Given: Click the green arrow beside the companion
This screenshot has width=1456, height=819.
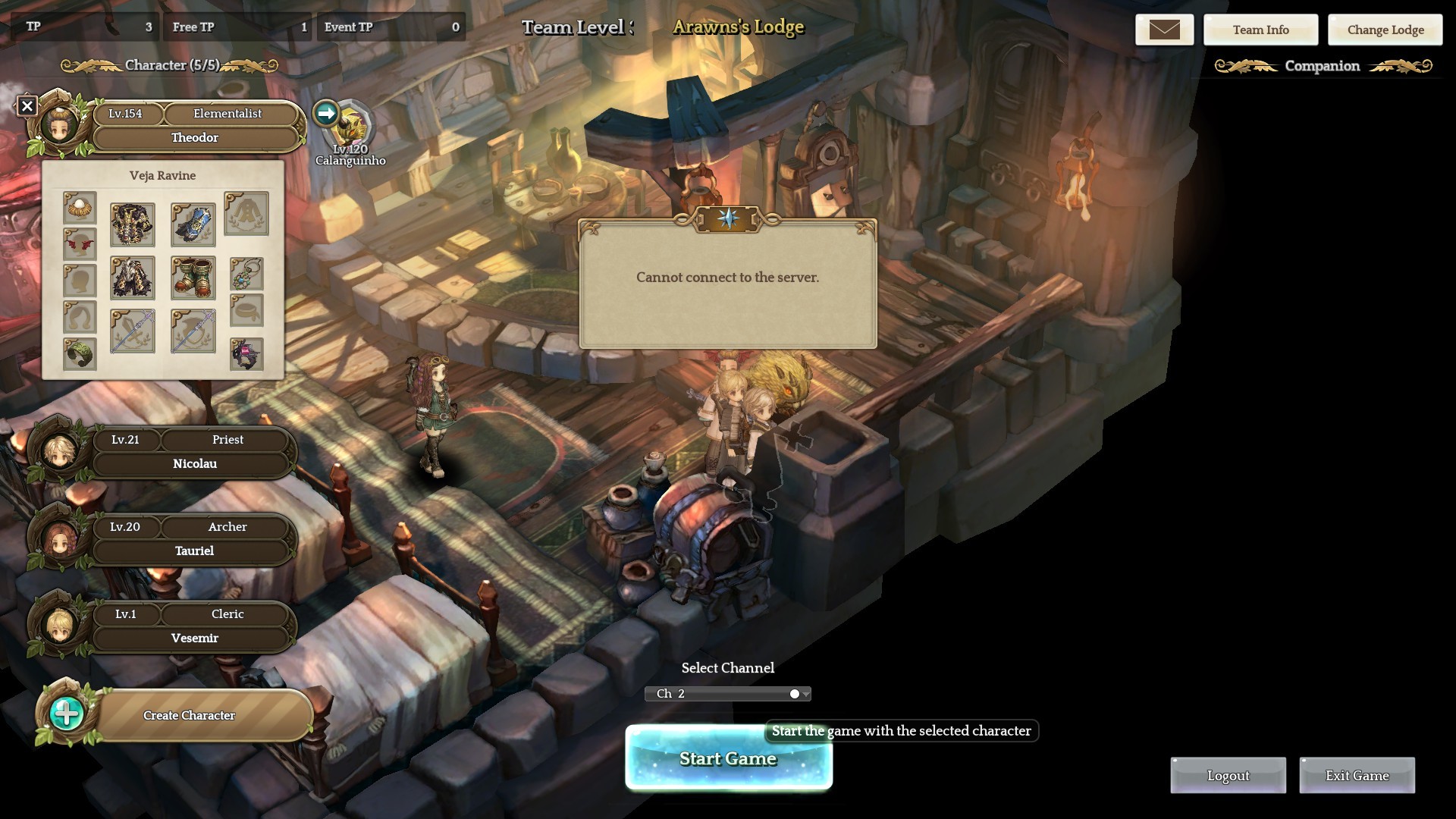Looking at the screenshot, I should click(326, 114).
